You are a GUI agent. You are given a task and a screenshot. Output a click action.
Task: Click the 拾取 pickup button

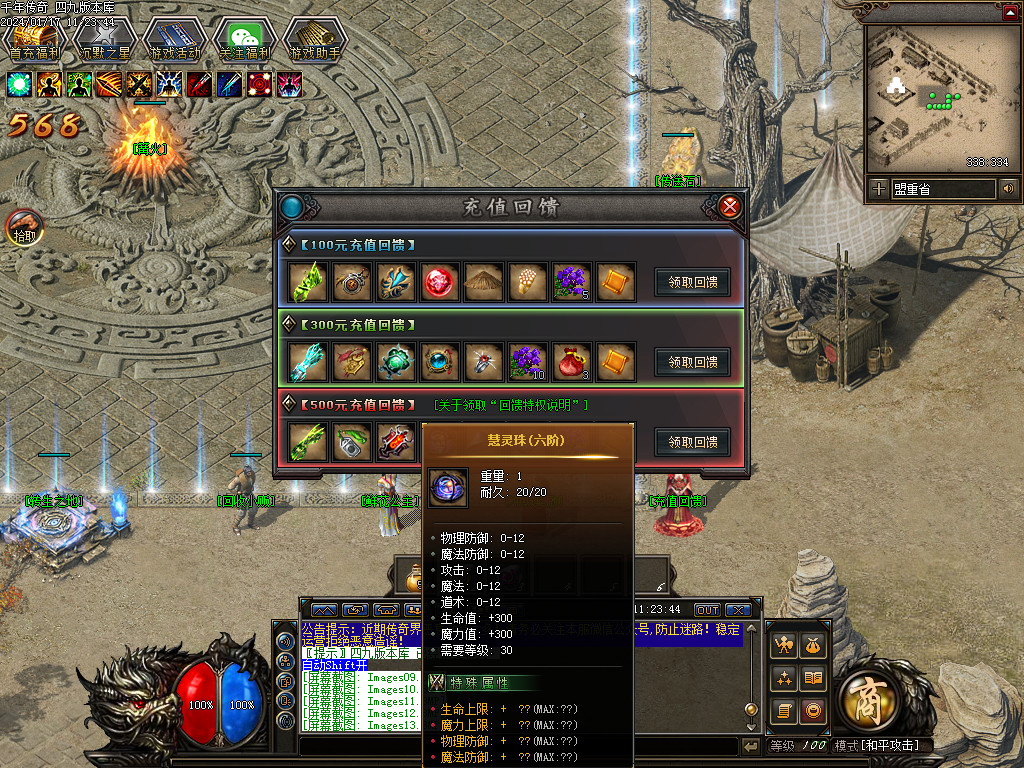pyautogui.click(x=25, y=228)
